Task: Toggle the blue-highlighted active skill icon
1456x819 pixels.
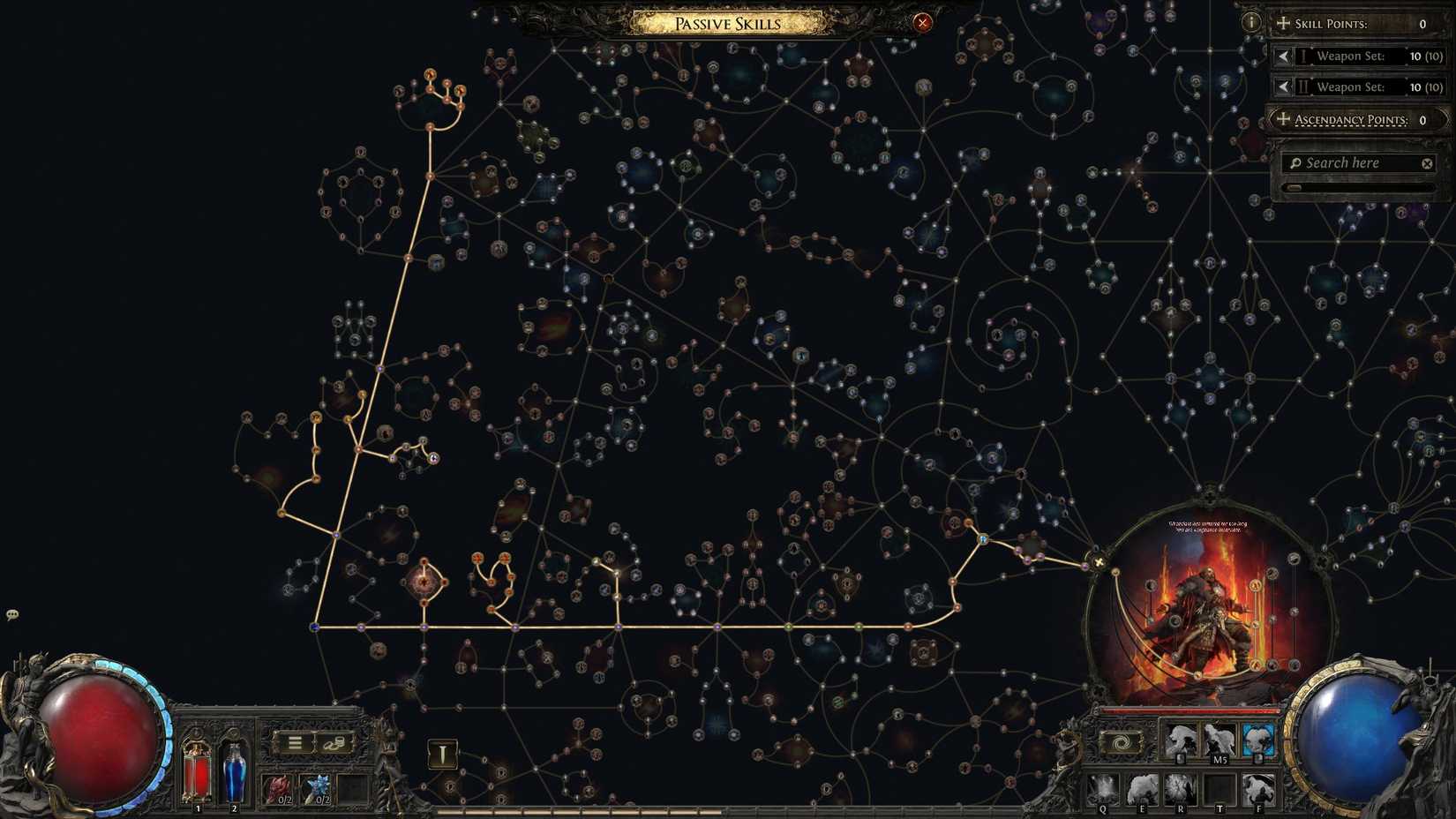Action: point(1259,739)
